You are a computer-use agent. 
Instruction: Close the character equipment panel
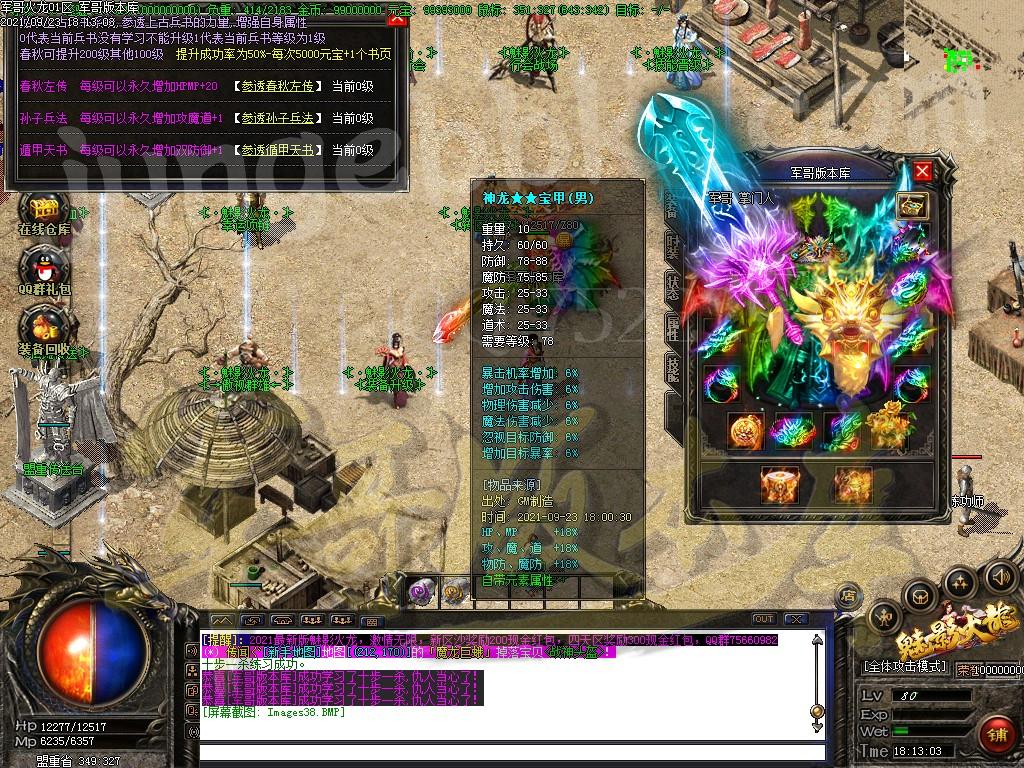point(922,171)
